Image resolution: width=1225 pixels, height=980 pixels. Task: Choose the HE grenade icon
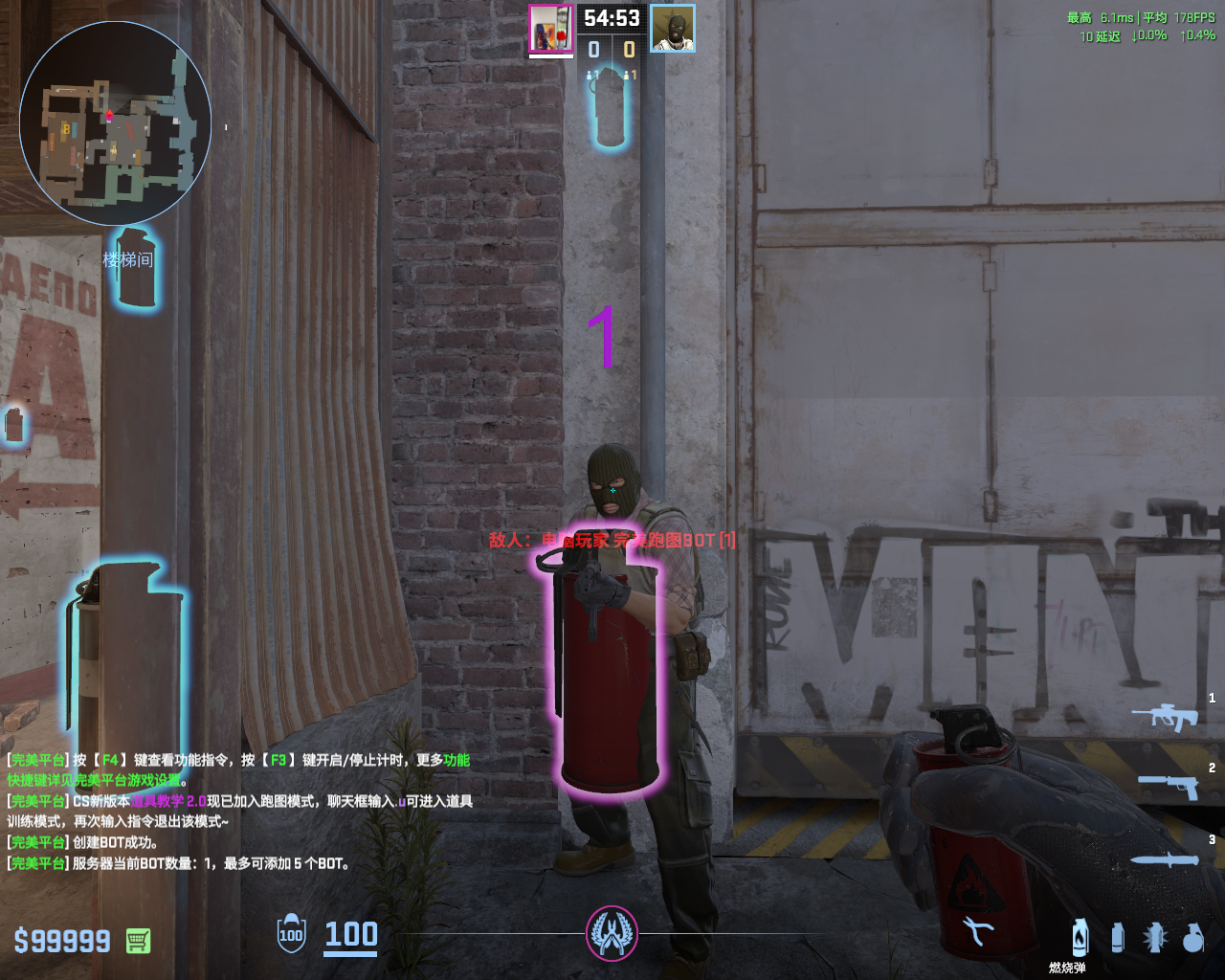click(1192, 937)
